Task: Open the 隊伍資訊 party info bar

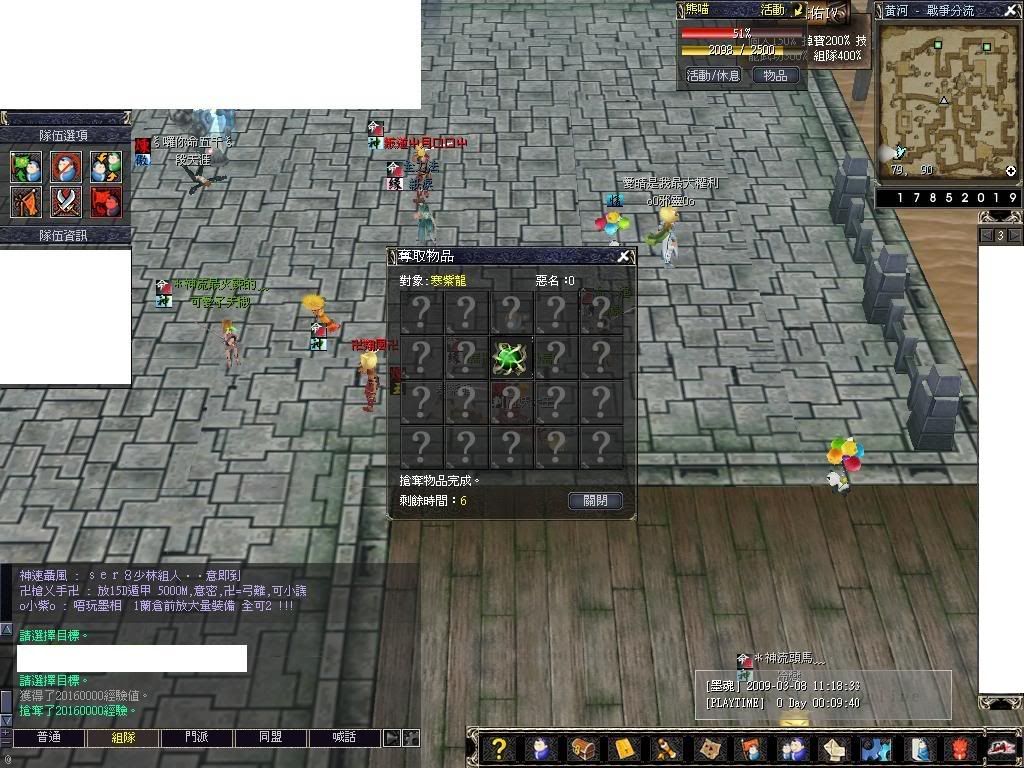Action: coord(65,235)
